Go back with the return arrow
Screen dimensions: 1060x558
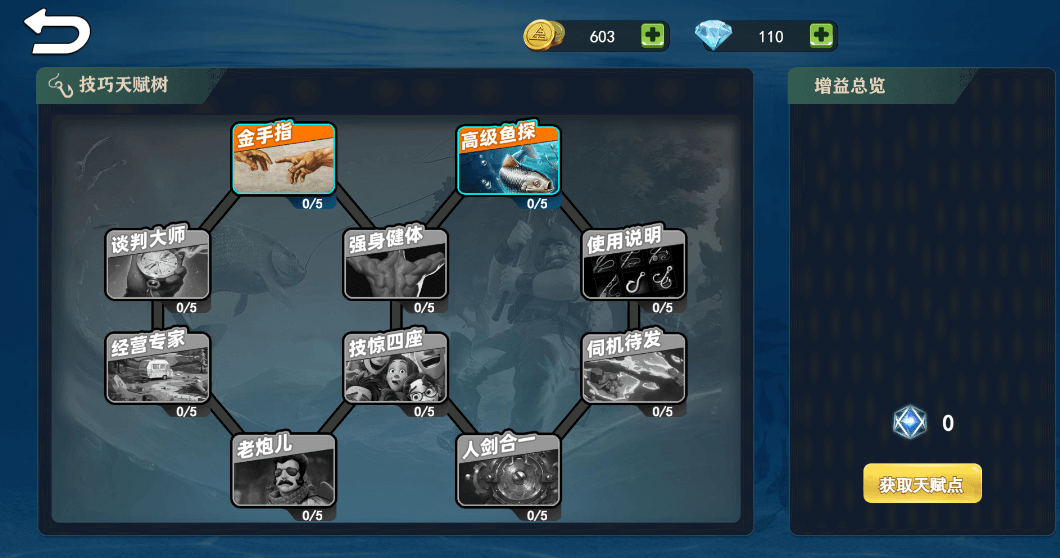click(x=57, y=32)
